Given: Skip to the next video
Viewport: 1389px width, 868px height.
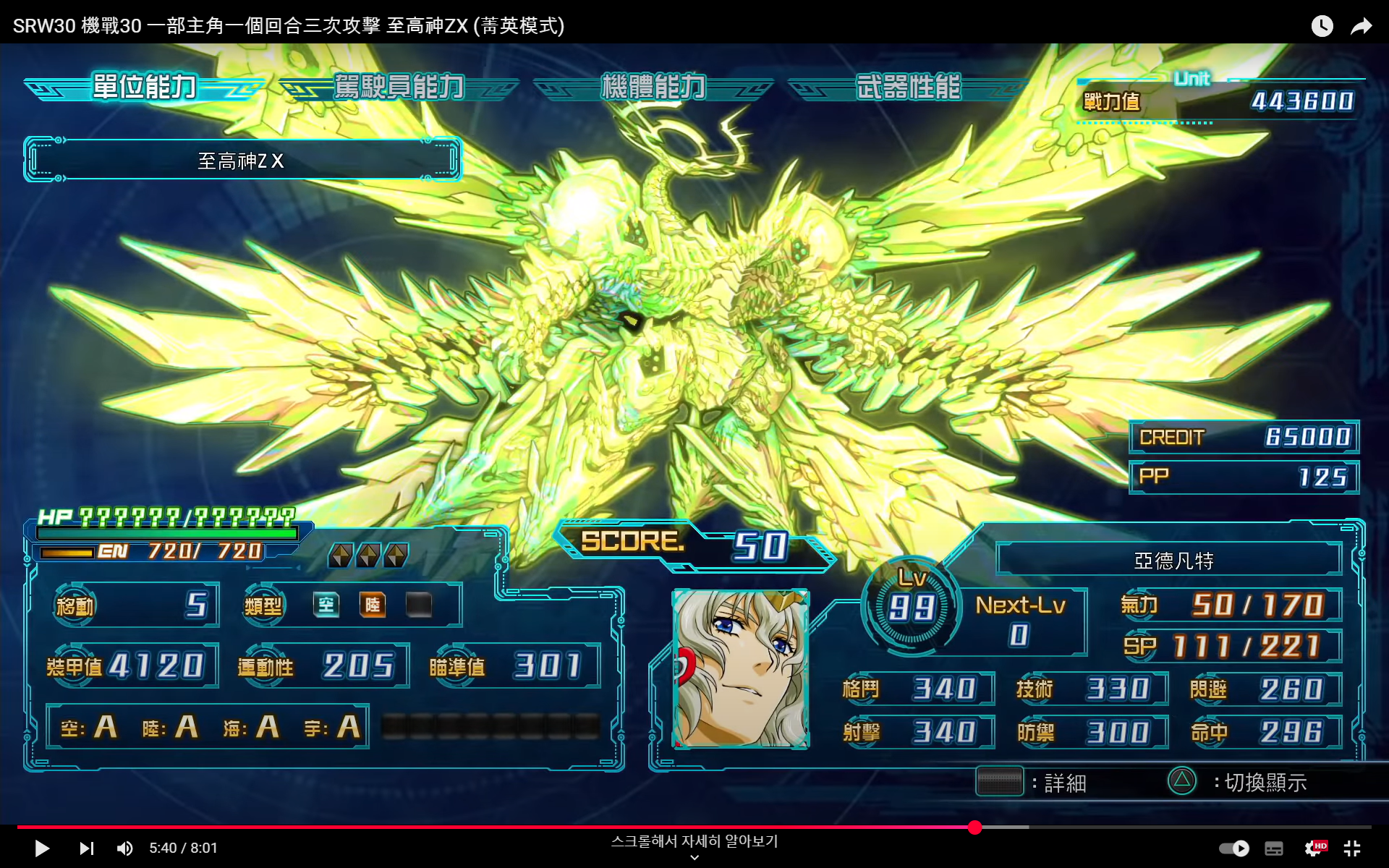Looking at the screenshot, I should pyautogui.click(x=87, y=848).
